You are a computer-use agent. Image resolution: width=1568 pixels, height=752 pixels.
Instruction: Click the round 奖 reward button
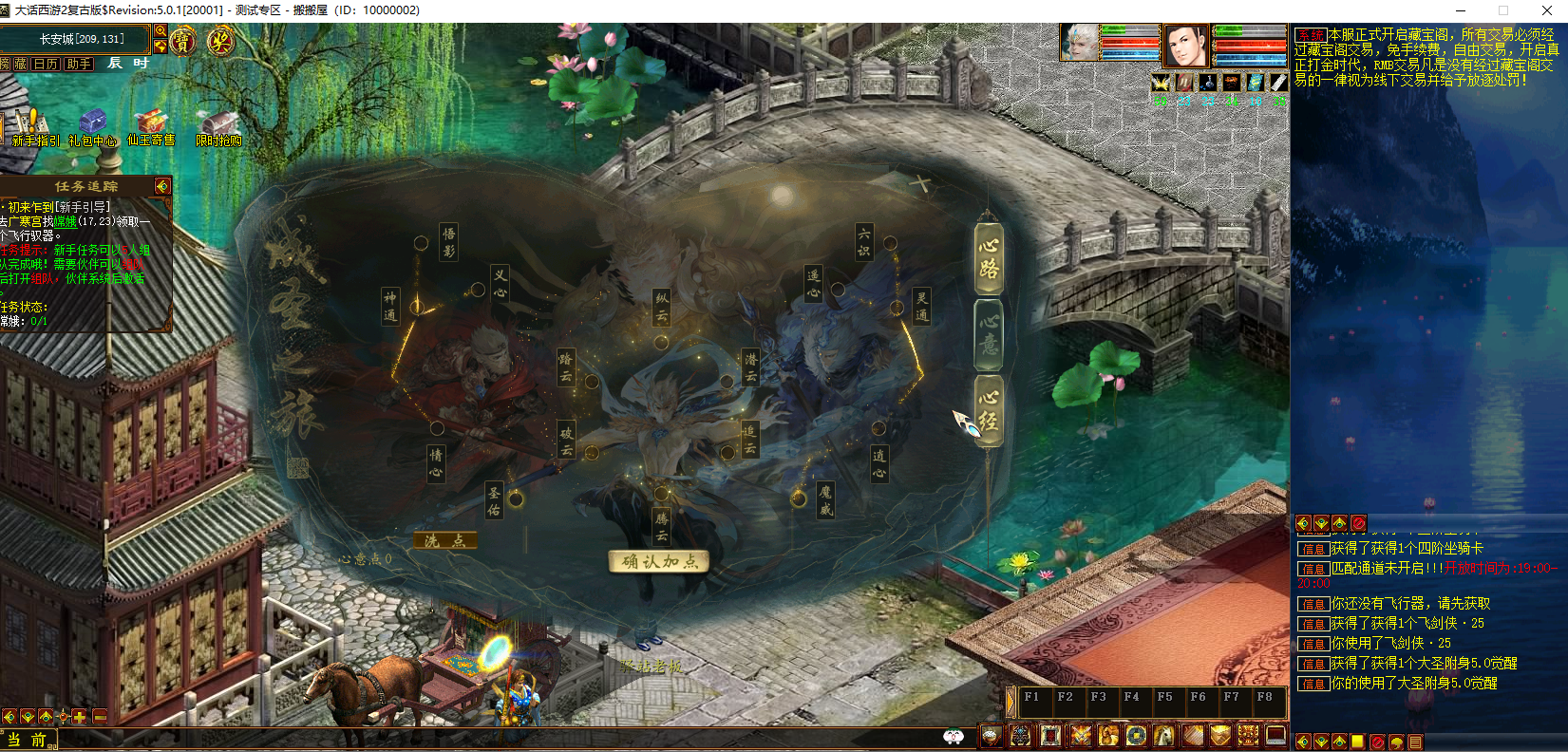[220, 41]
